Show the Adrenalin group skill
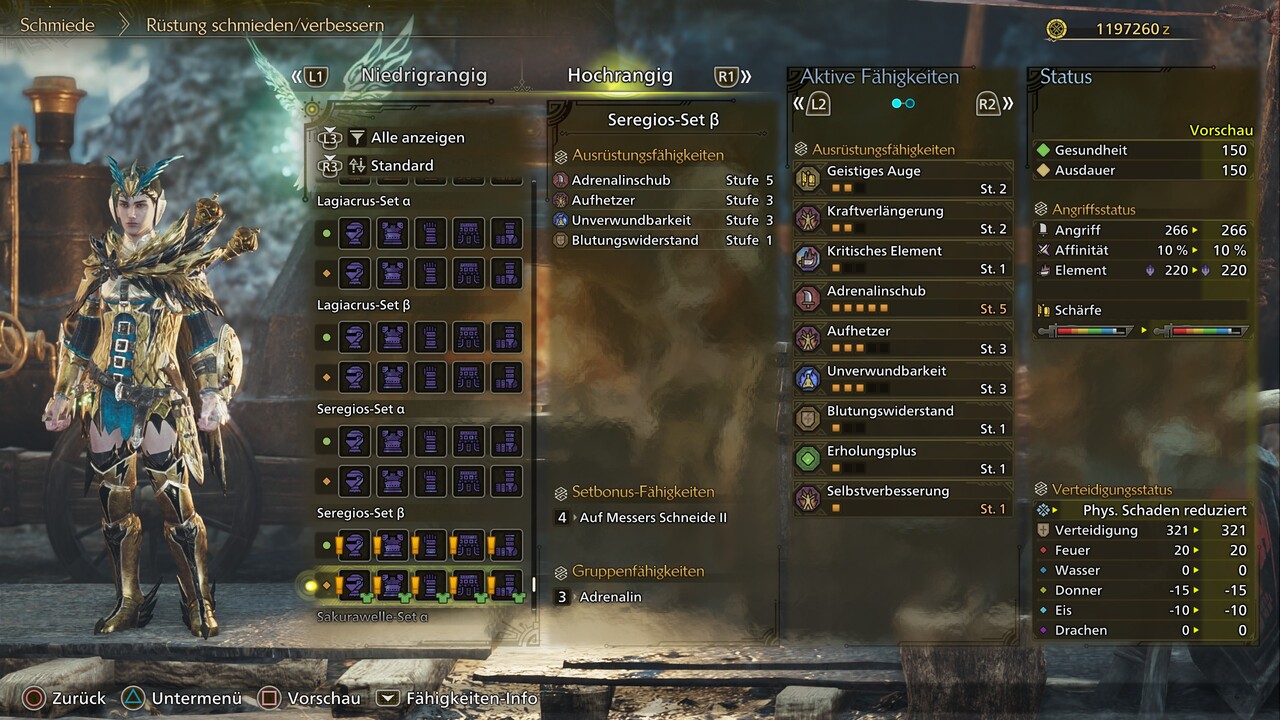Screen dimensions: 1280x720 [610, 597]
